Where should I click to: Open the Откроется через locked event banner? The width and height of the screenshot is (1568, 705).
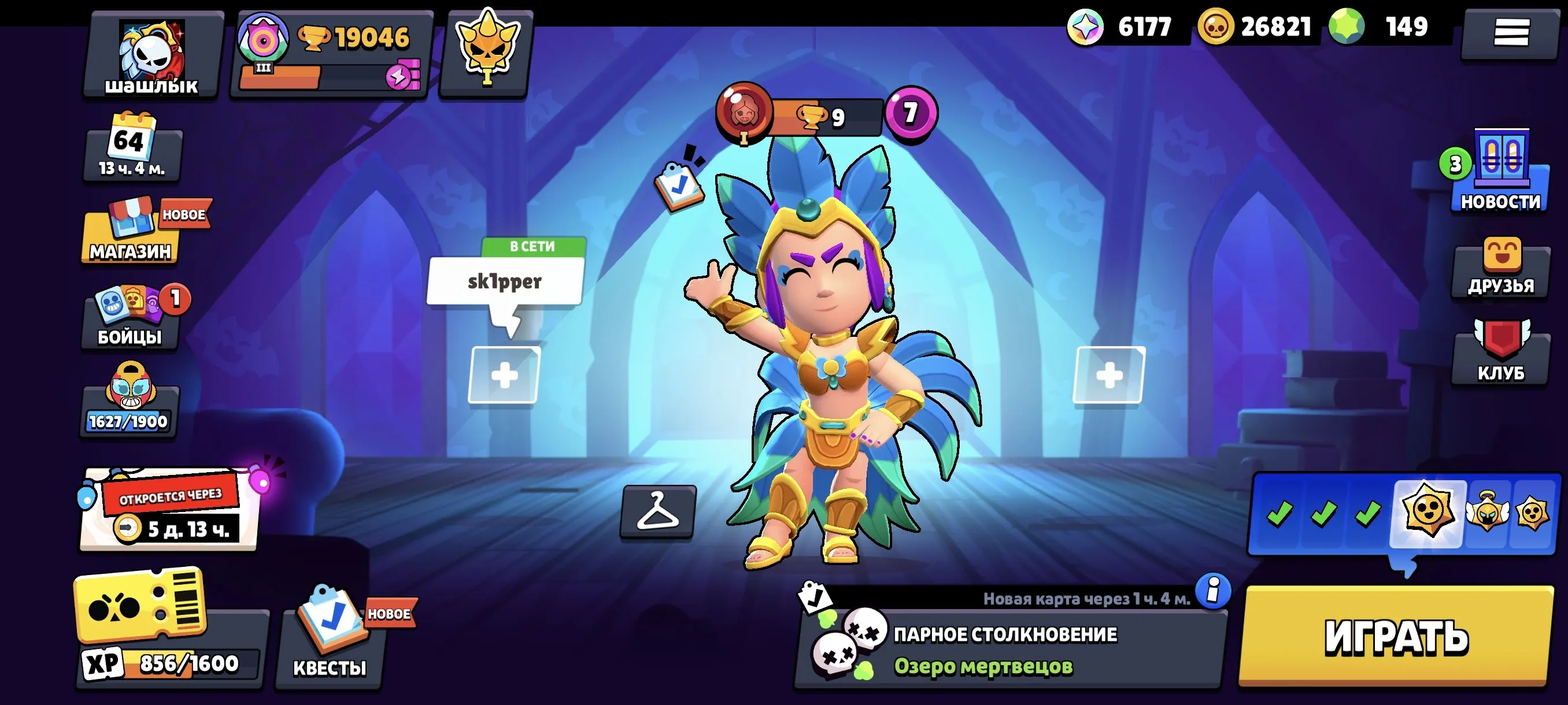[169, 511]
